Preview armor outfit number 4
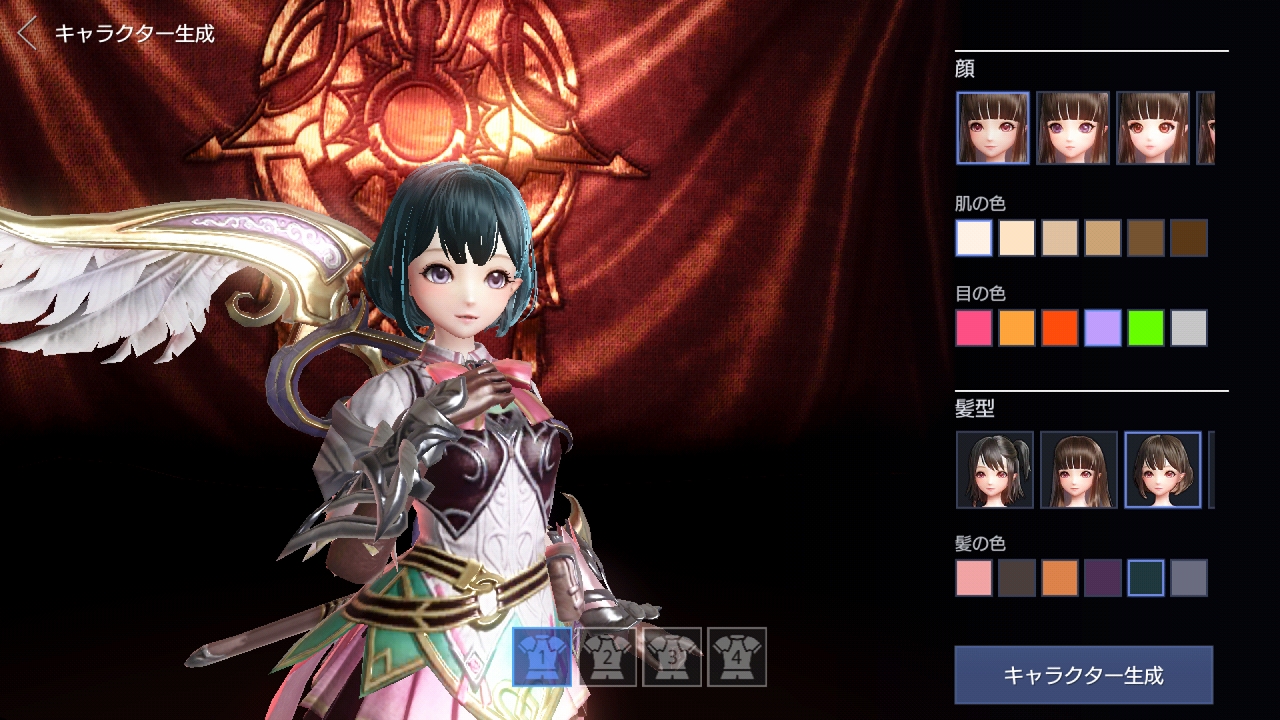 coord(737,657)
